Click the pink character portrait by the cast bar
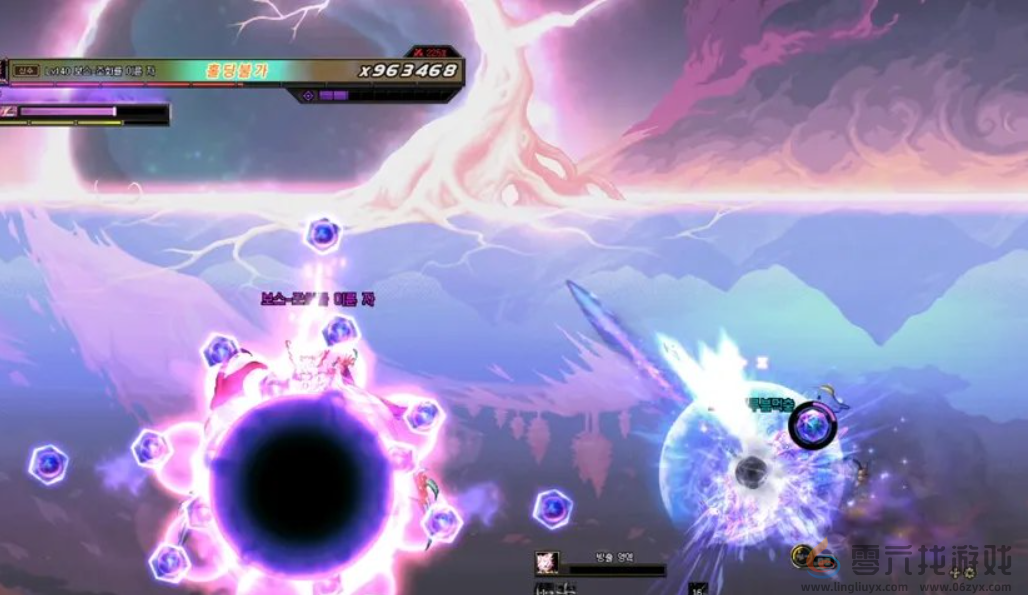Screen dimensions: 1028x595 tap(547, 562)
